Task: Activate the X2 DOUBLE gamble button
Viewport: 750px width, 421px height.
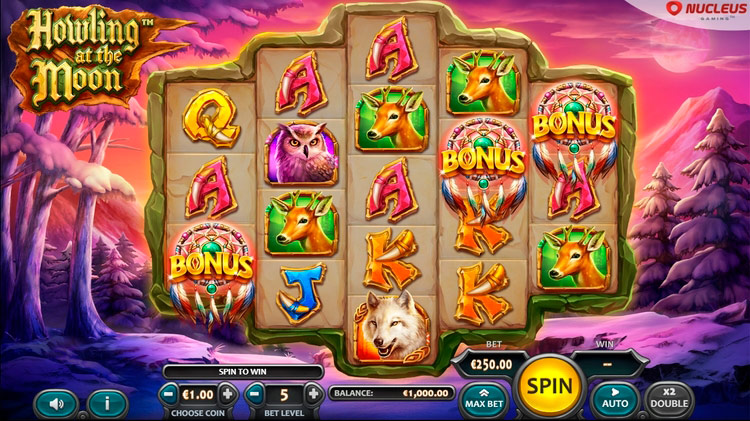Action: point(669,400)
